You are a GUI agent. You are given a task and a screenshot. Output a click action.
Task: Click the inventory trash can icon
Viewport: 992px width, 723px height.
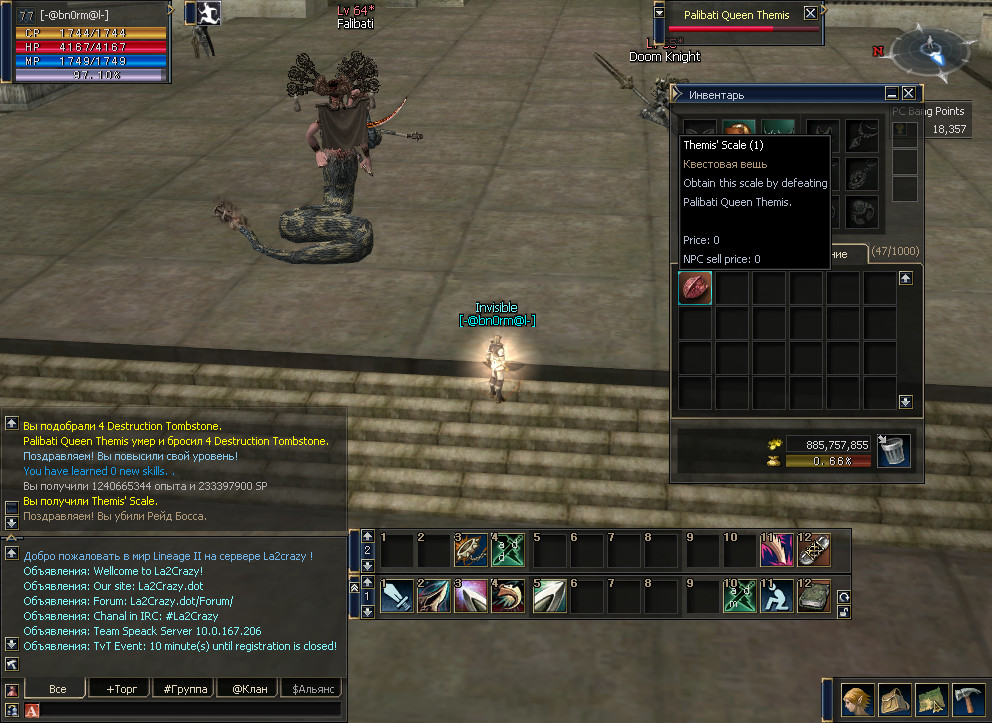[x=893, y=451]
